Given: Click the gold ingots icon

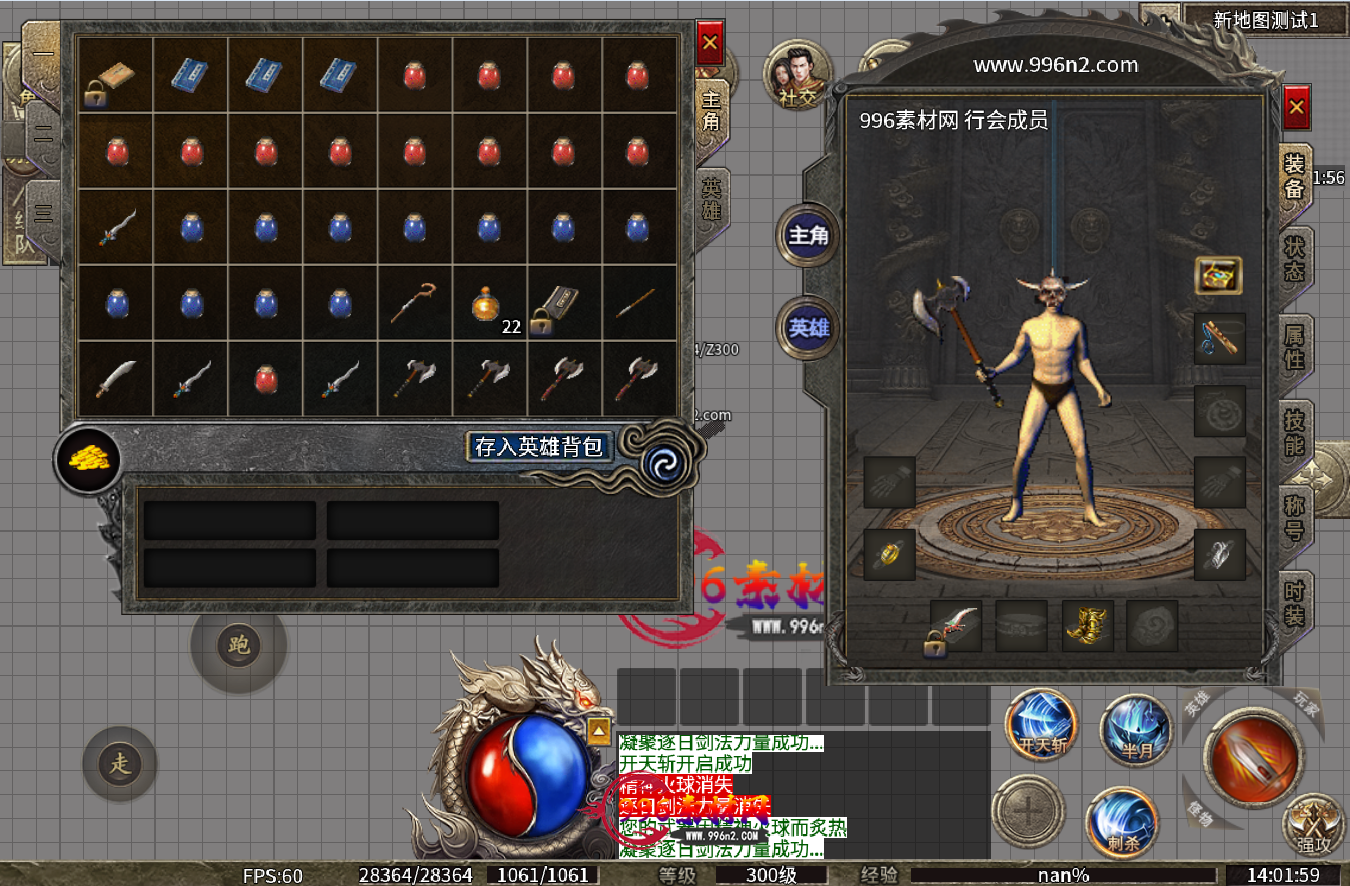Looking at the screenshot, I should click(x=88, y=459).
